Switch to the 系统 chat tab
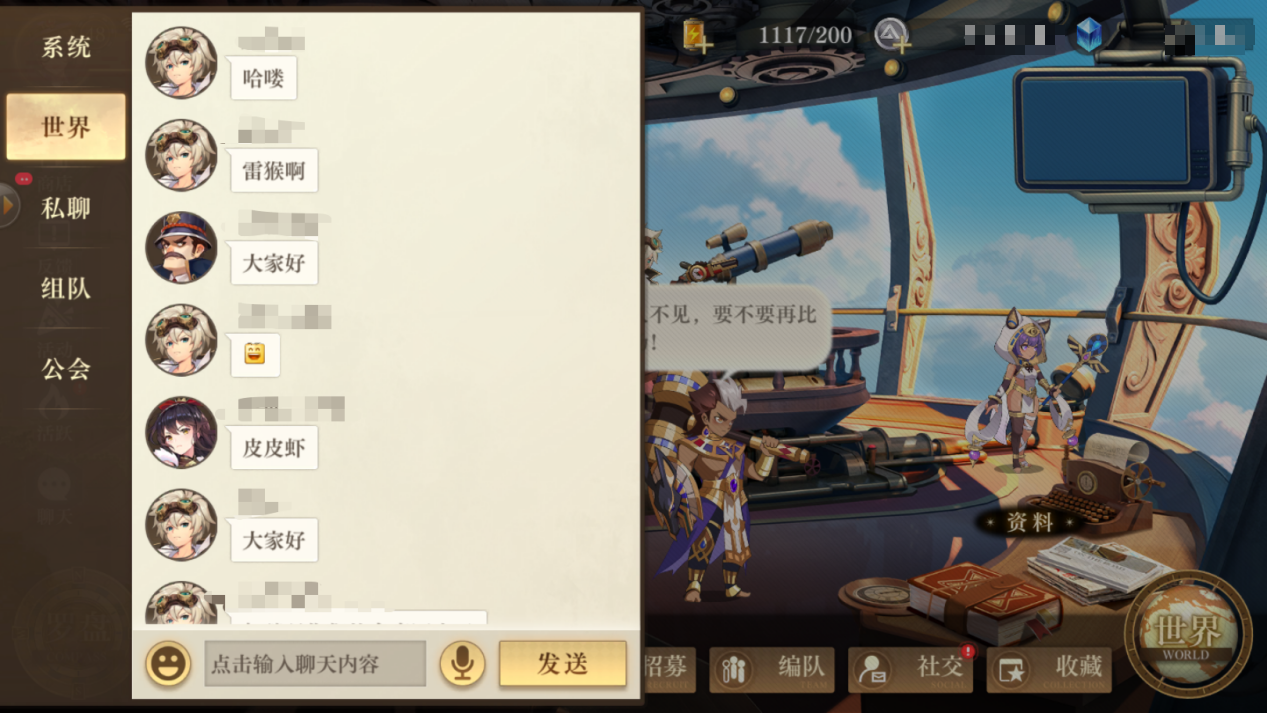The width and height of the screenshot is (1267, 713). pyautogui.click(x=66, y=47)
